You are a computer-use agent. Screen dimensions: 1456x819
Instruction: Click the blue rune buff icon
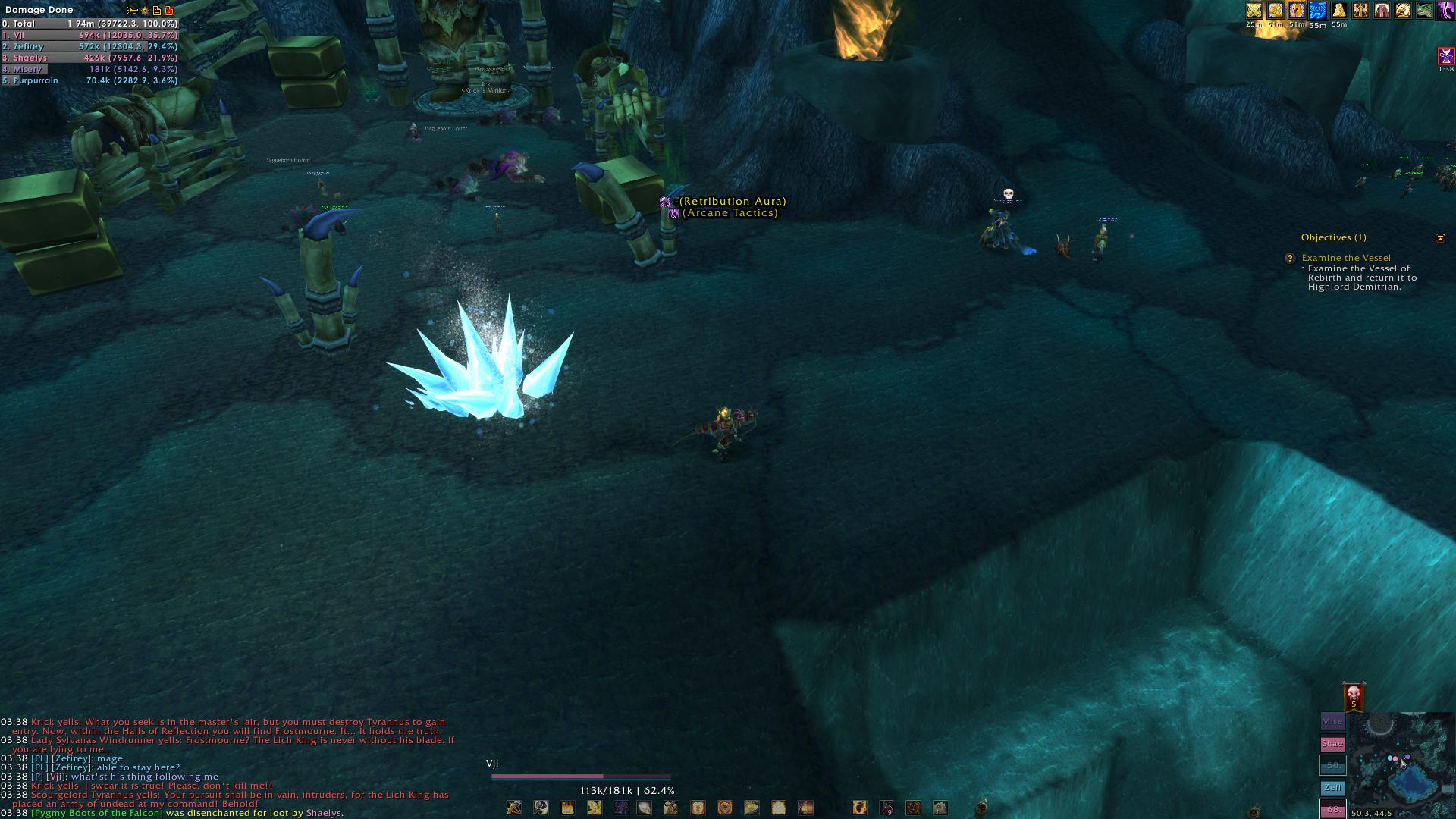pos(1318,11)
